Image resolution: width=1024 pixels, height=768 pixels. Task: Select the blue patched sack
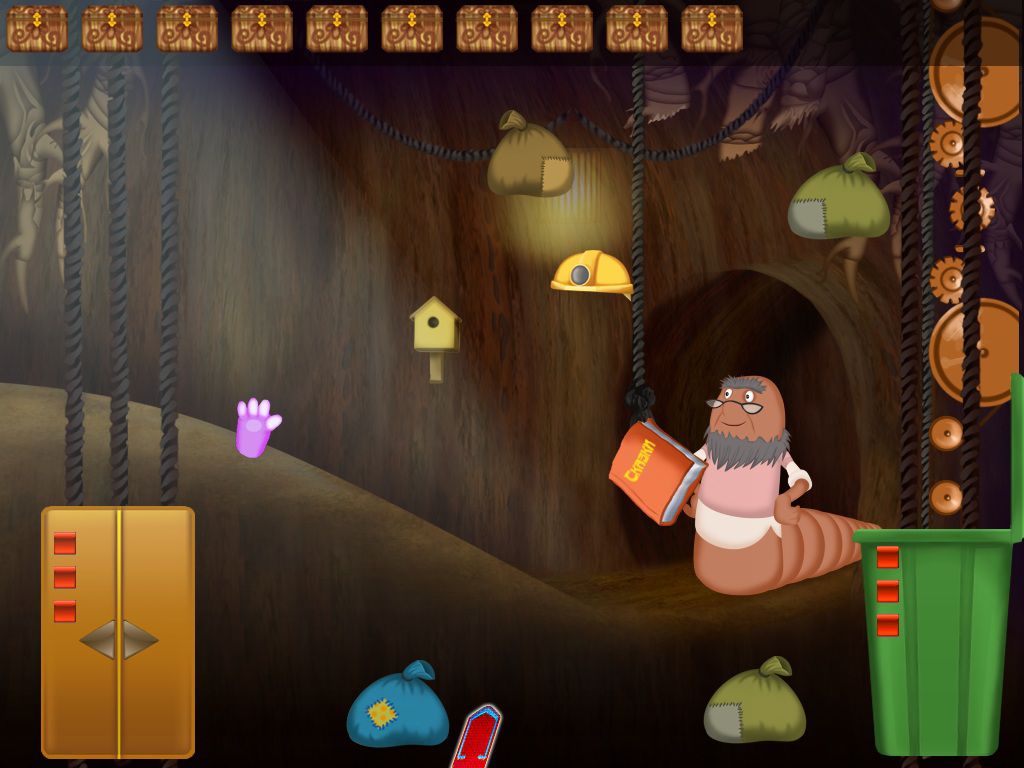(x=398, y=708)
